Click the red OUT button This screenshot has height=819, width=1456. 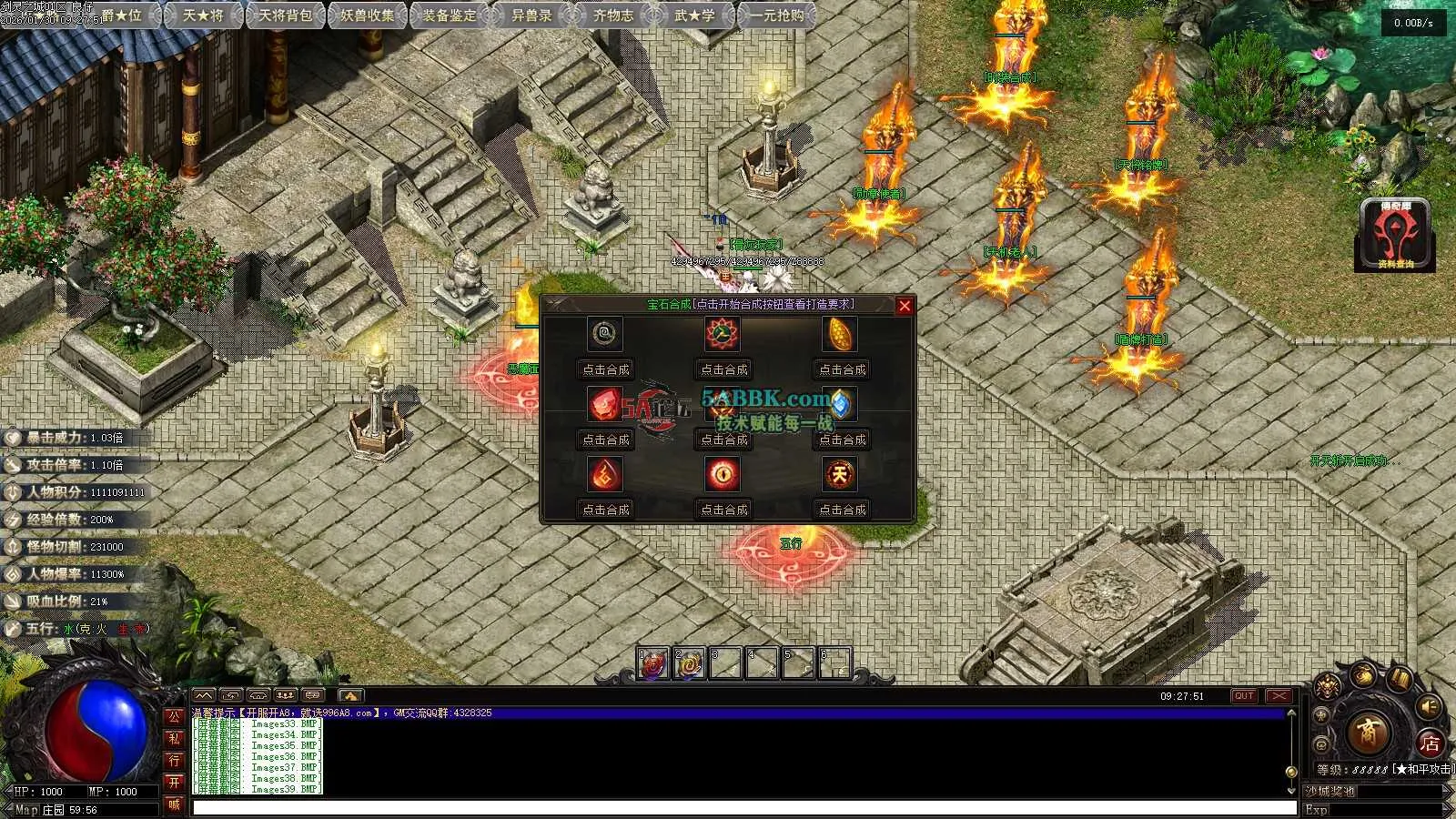point(1244,696)
